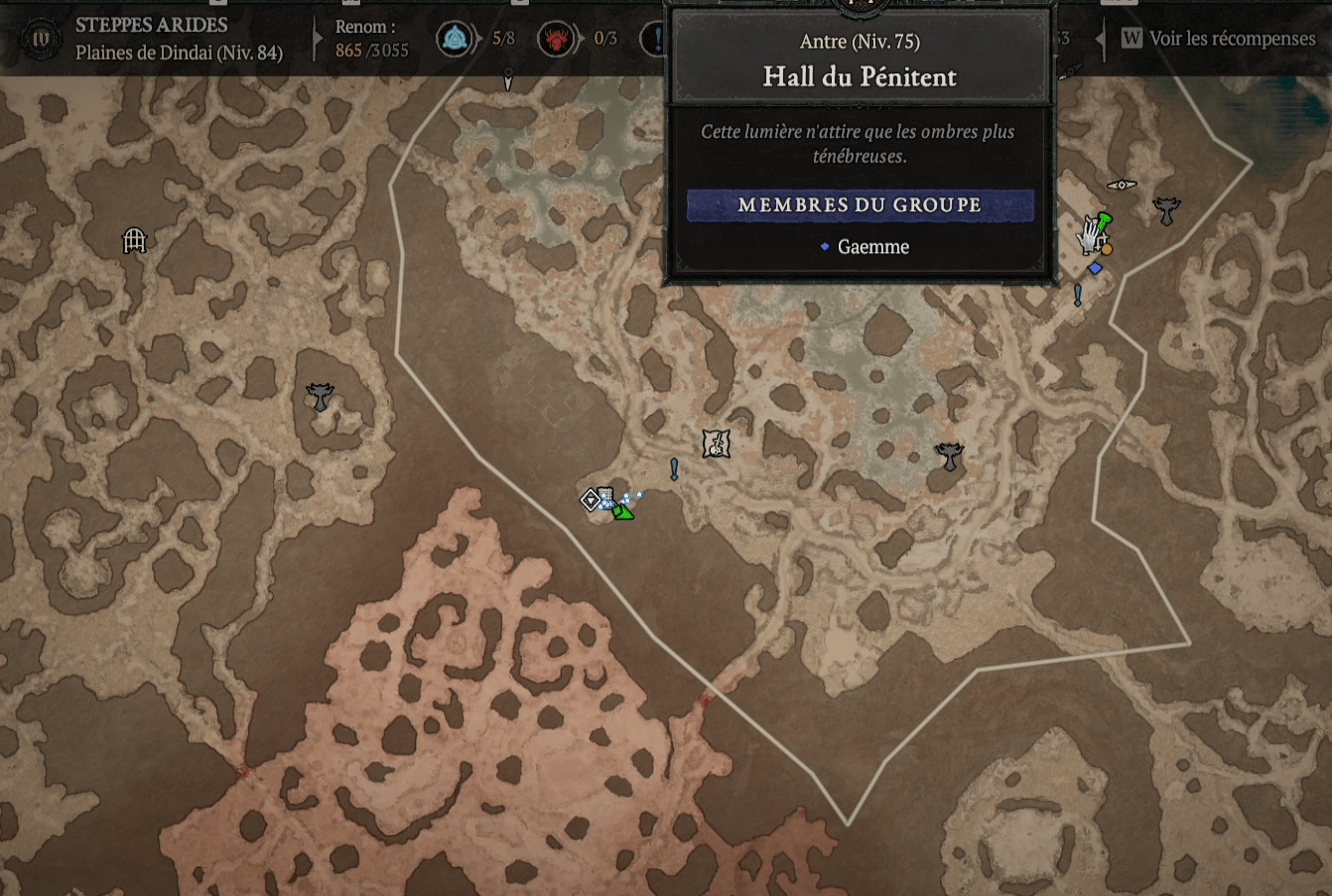Click Gaemme in the group members list
The height and width of the screenshot is (896, 1332).
(872, 247)
